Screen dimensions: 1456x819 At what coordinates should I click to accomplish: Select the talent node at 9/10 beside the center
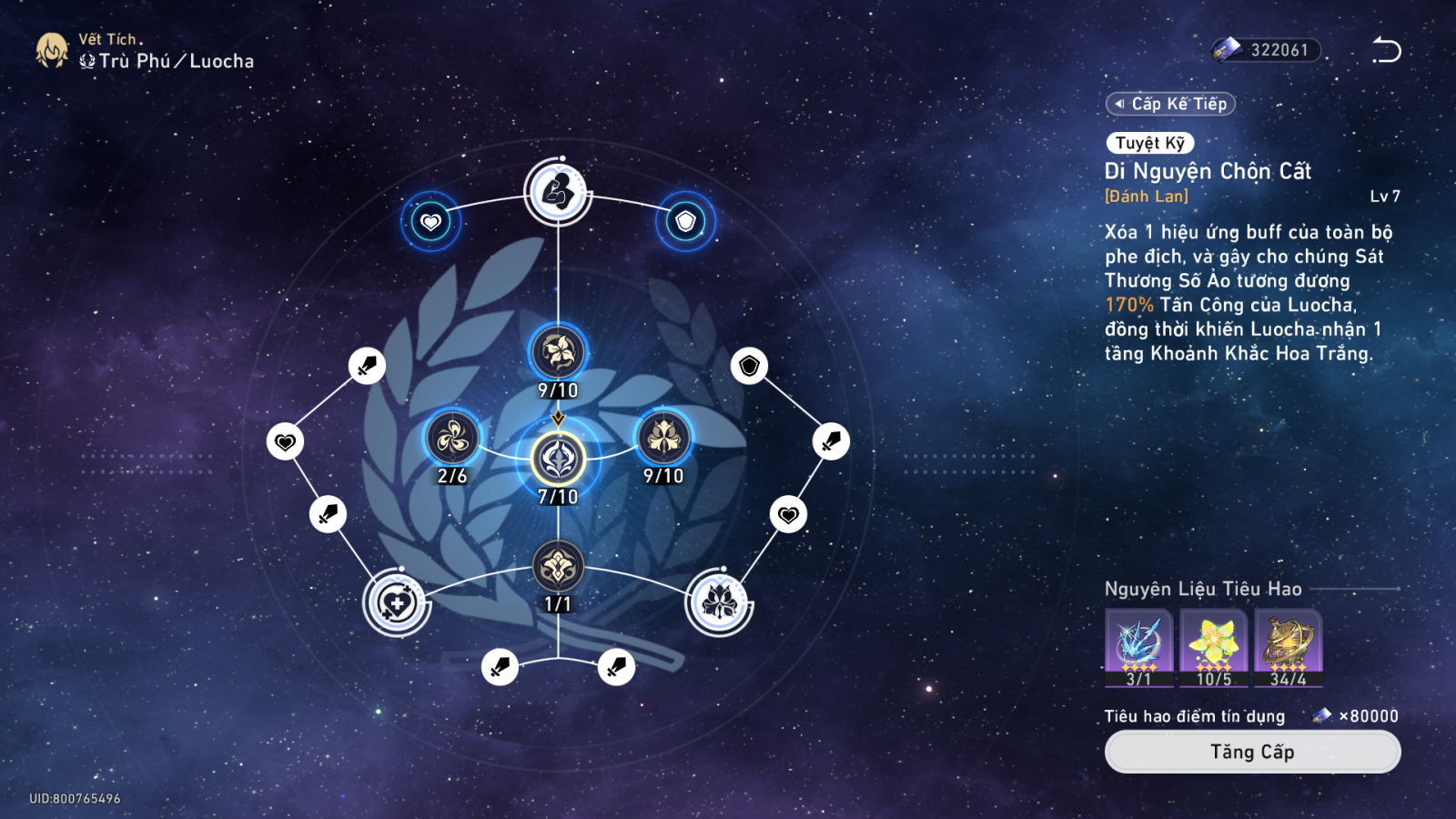pyautogui.click(x=663, y=439)
